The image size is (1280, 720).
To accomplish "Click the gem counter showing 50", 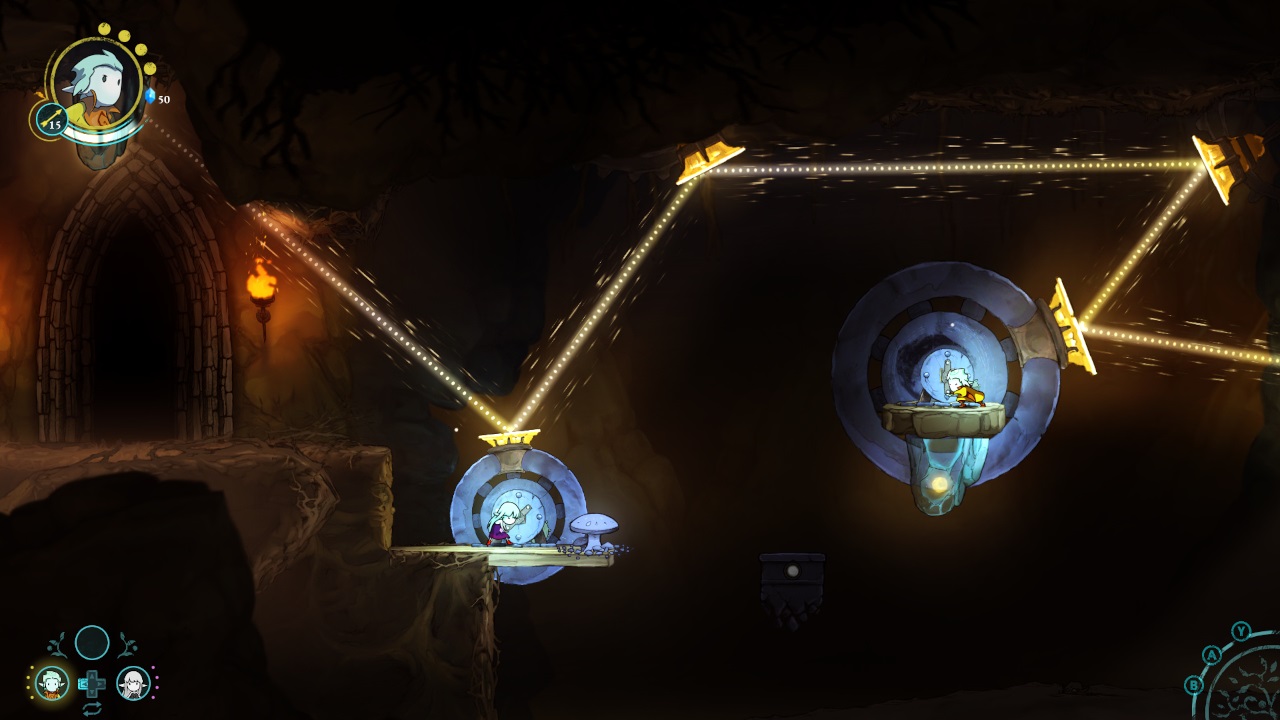I will (x=163, y=99).
